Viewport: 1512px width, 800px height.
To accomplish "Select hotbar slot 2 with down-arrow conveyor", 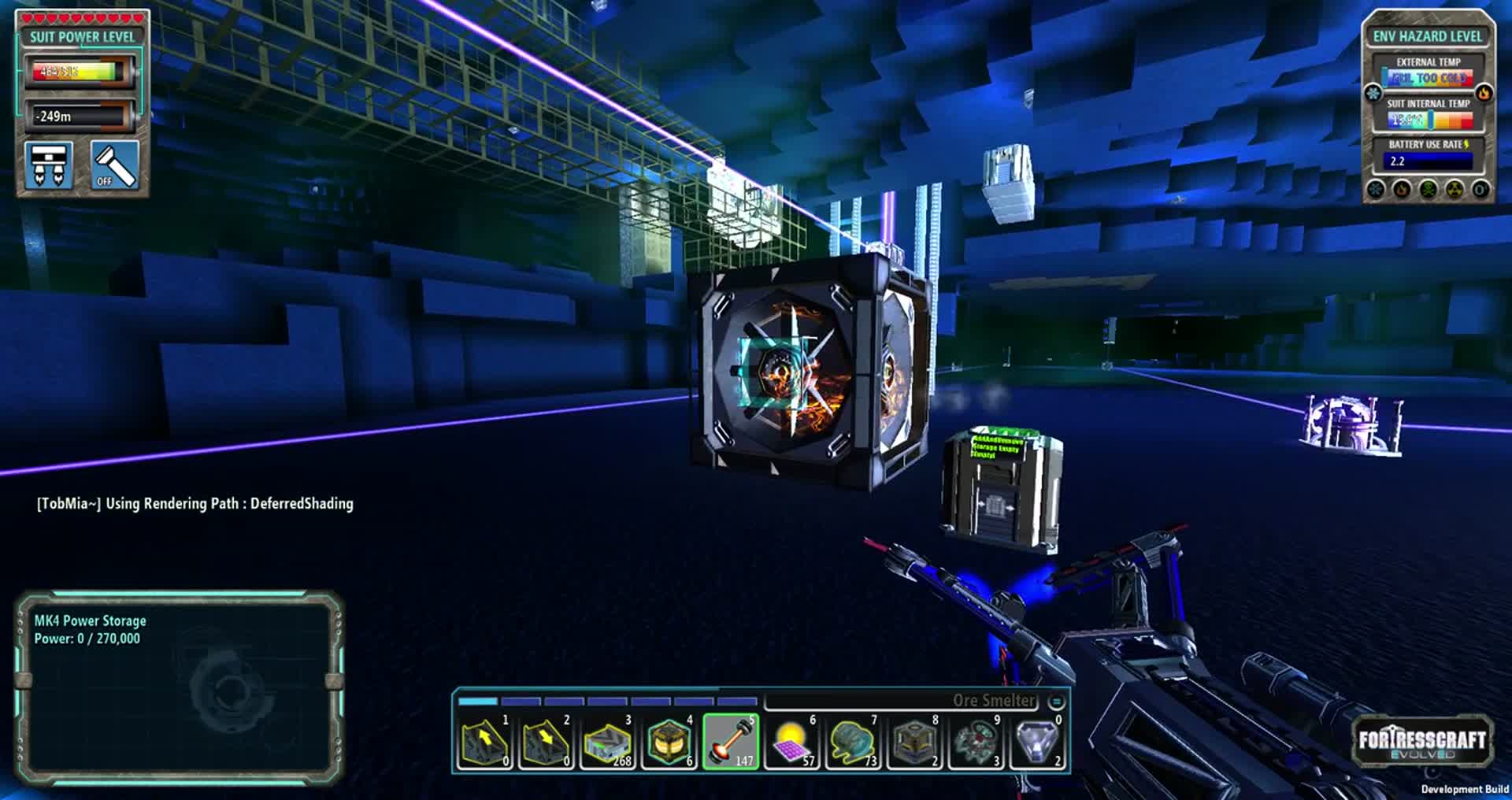I will [546, 742].
